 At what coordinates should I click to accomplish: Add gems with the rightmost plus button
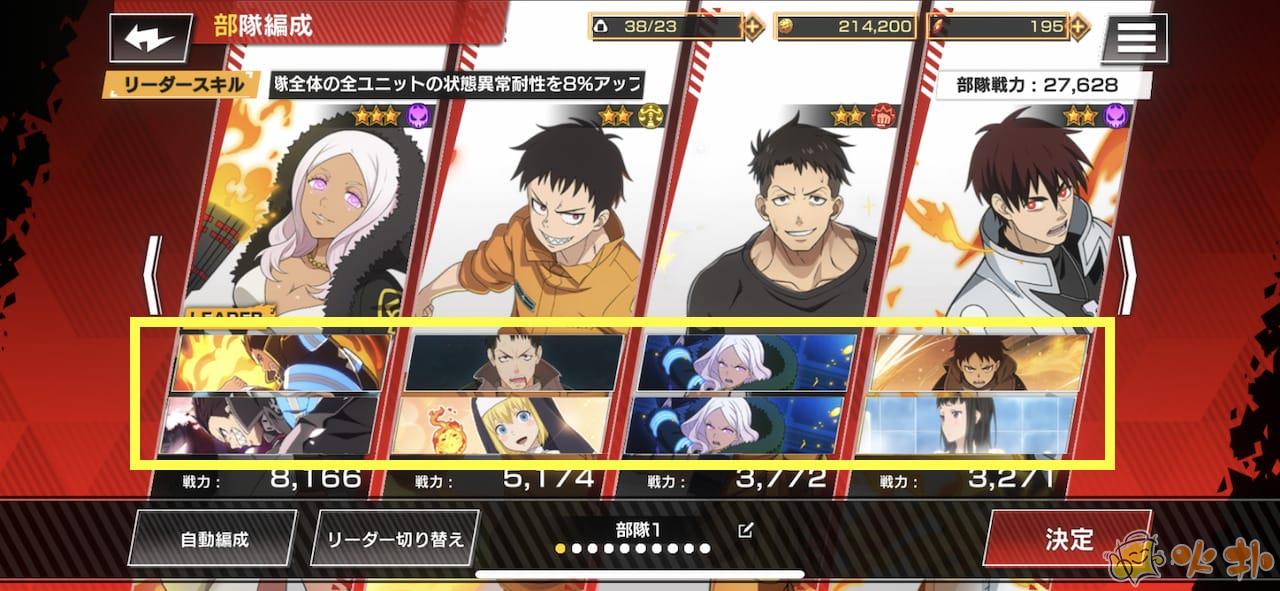1079,27
